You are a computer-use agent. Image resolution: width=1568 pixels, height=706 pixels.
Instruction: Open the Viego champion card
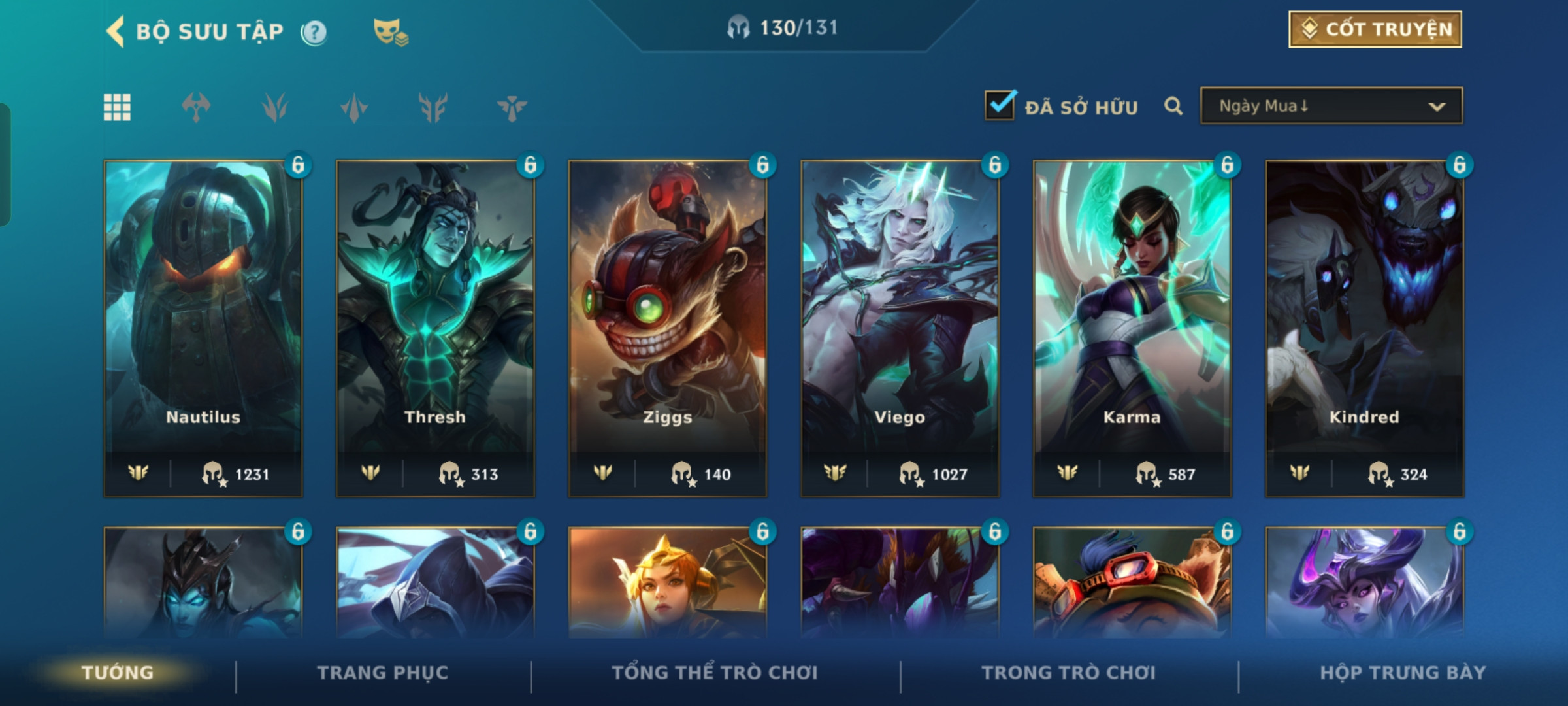tap(900, 328)
